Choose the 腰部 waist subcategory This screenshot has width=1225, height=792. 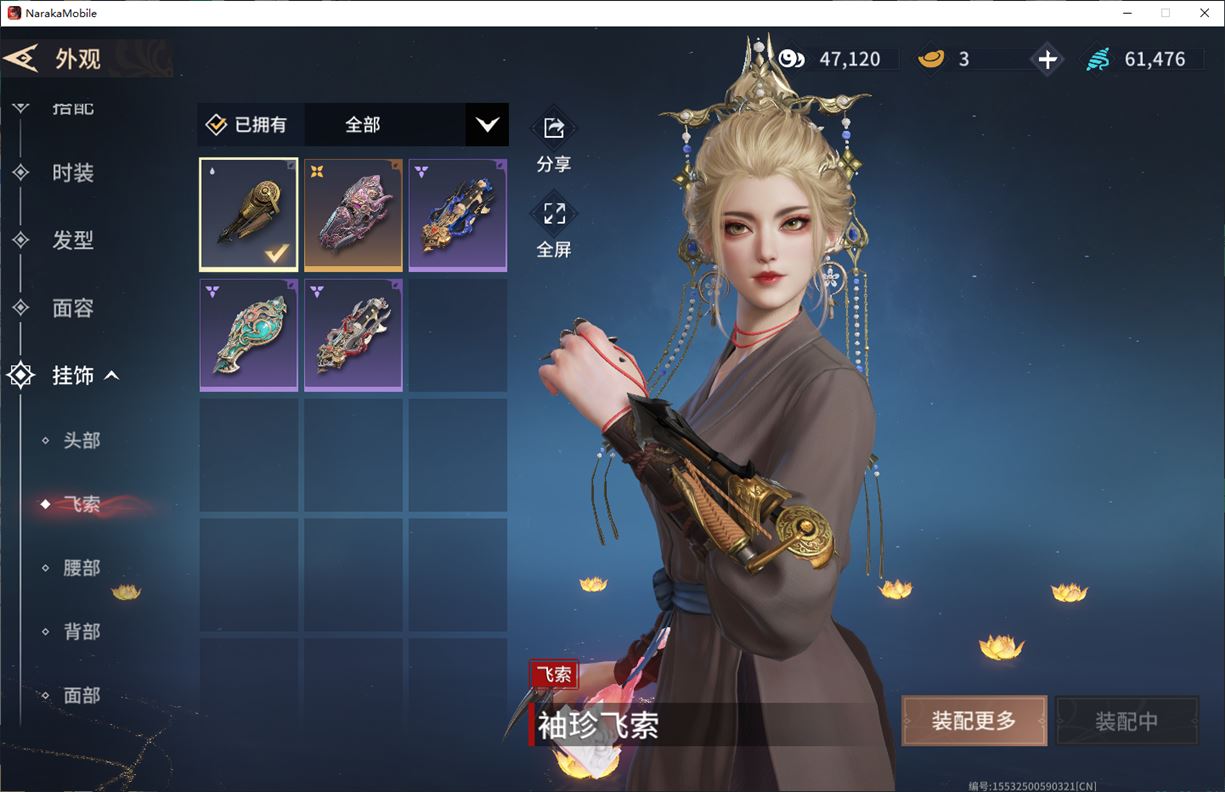tap(81, 568)
